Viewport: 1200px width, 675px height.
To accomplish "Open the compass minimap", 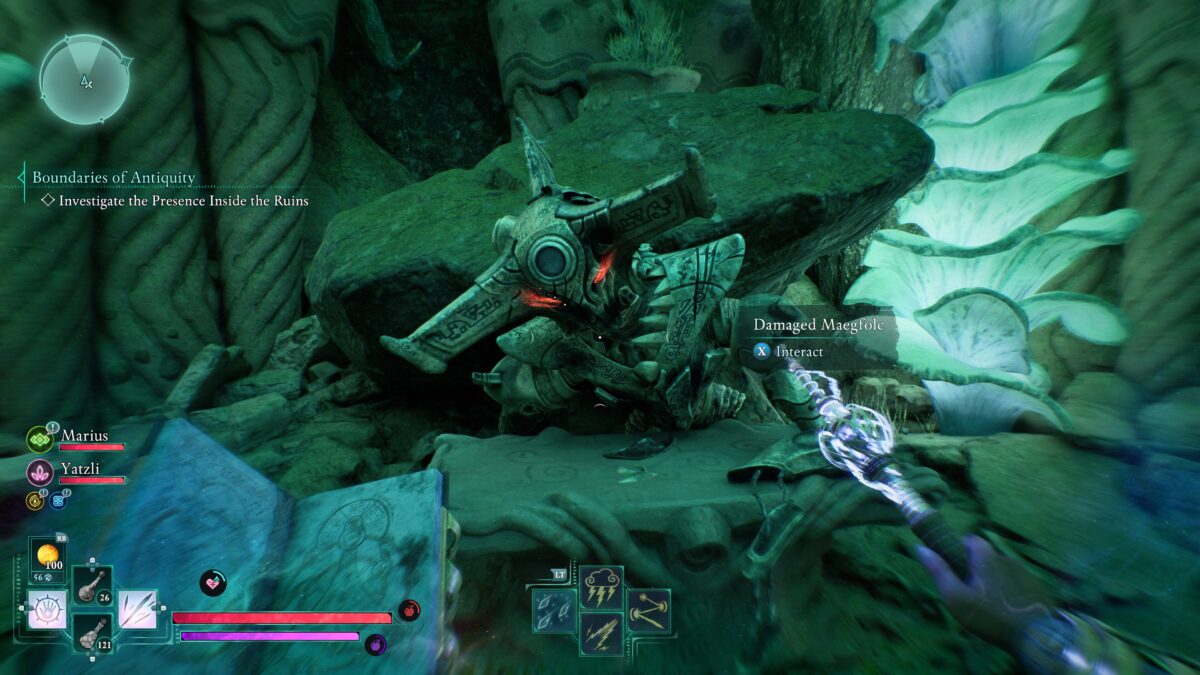I will tap(85, 80).
